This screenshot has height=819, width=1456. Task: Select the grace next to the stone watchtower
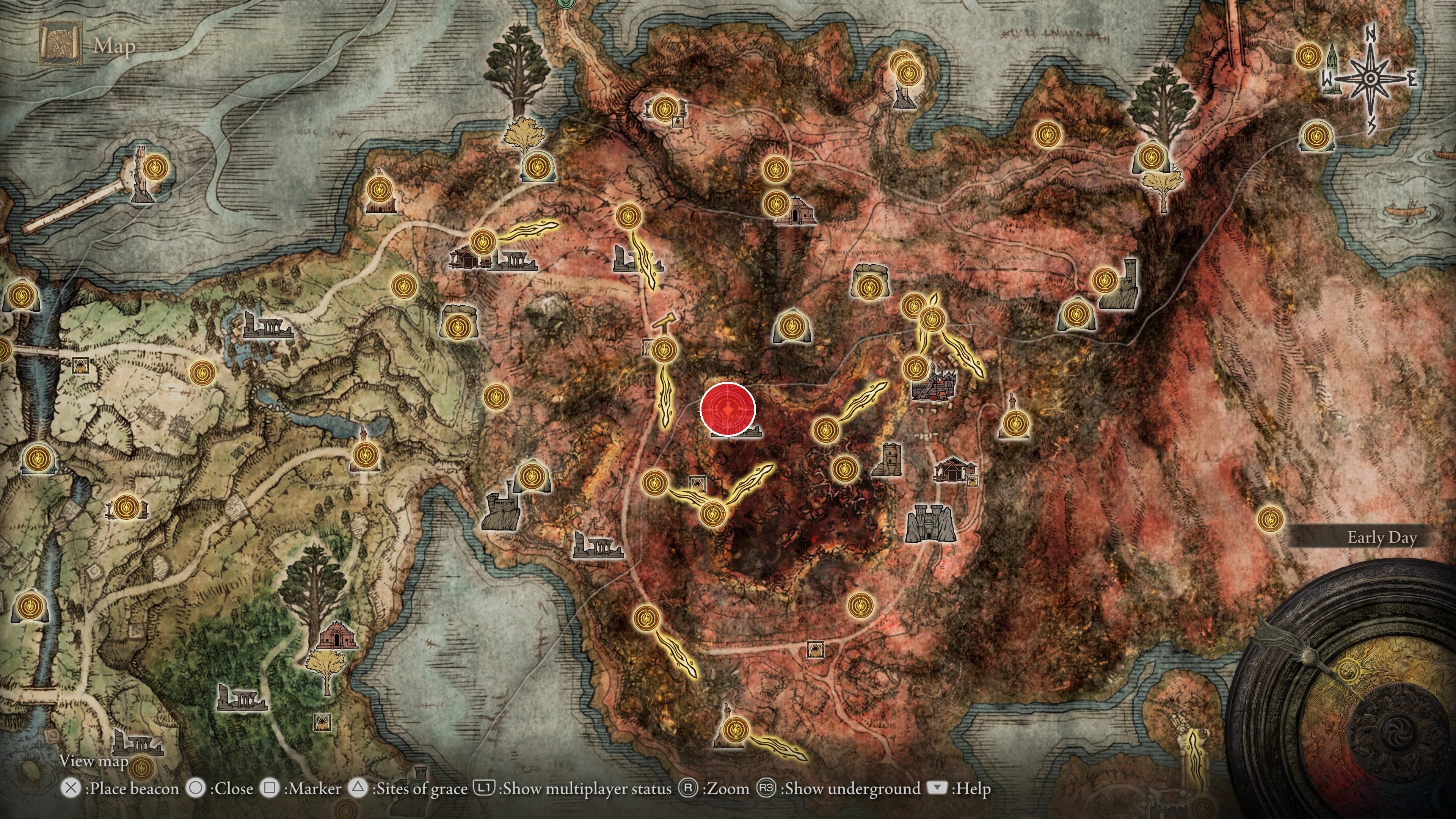(x=844, y=468)
